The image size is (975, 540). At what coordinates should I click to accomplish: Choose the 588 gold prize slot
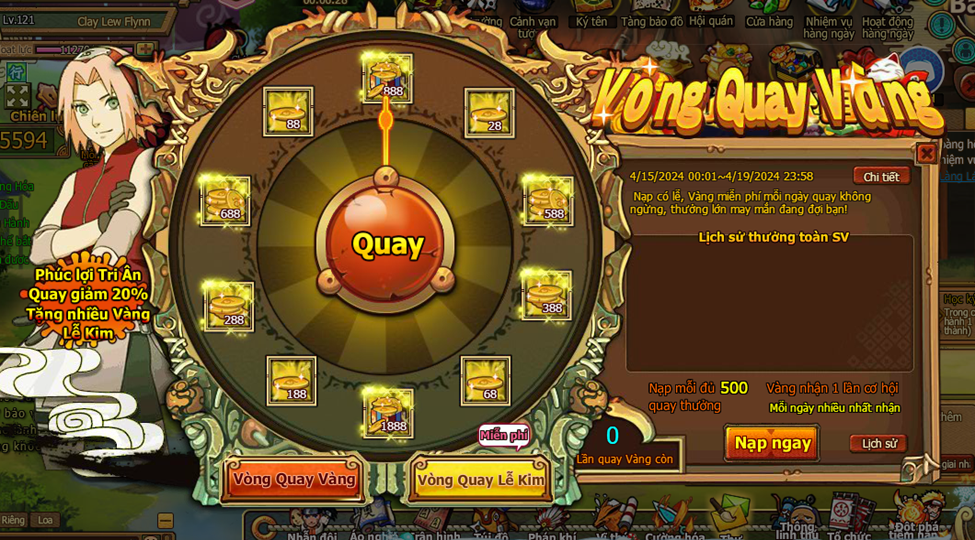(x=548, y=200)
